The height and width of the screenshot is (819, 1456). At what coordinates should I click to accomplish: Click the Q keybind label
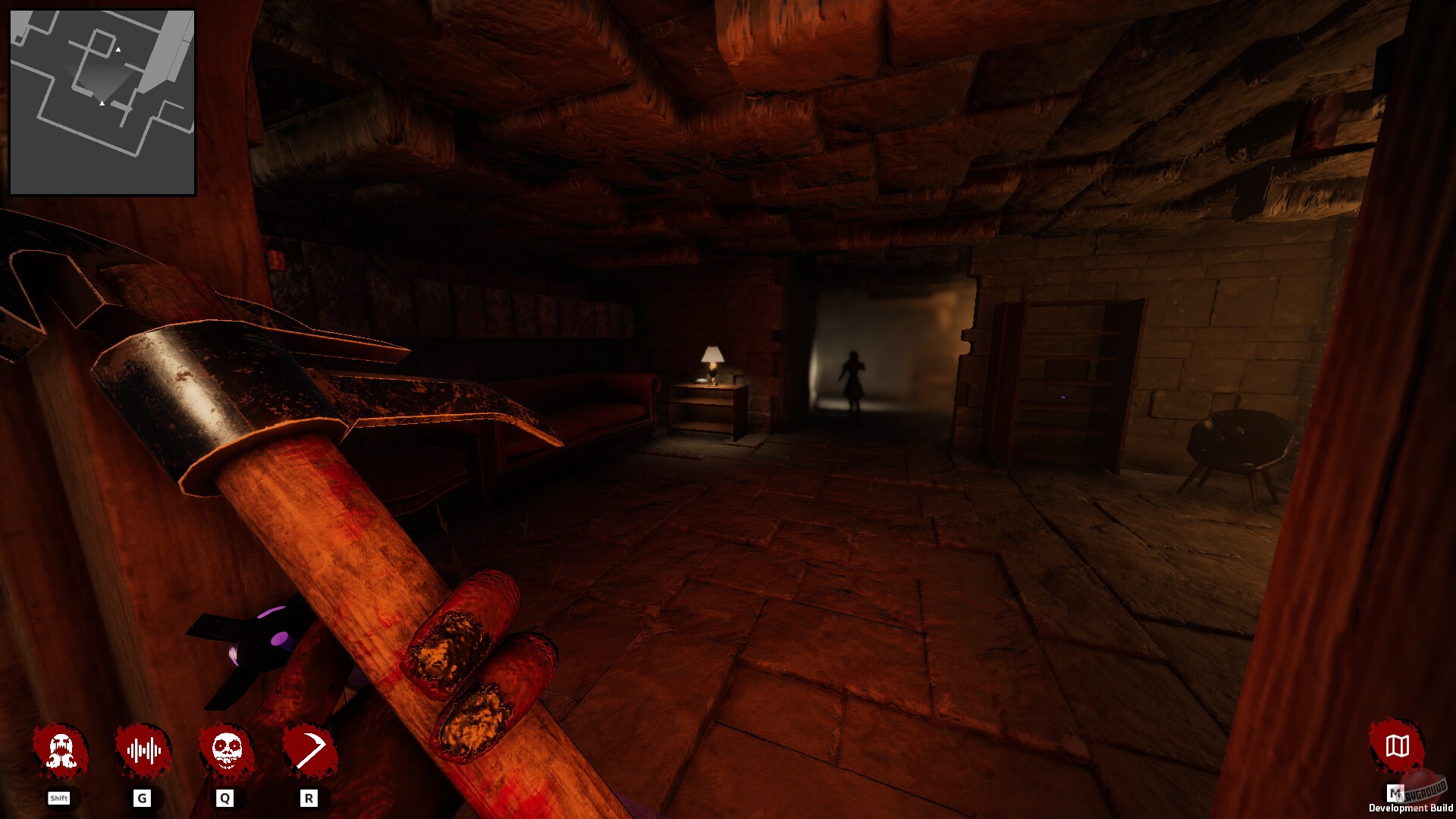pos(225,798)
